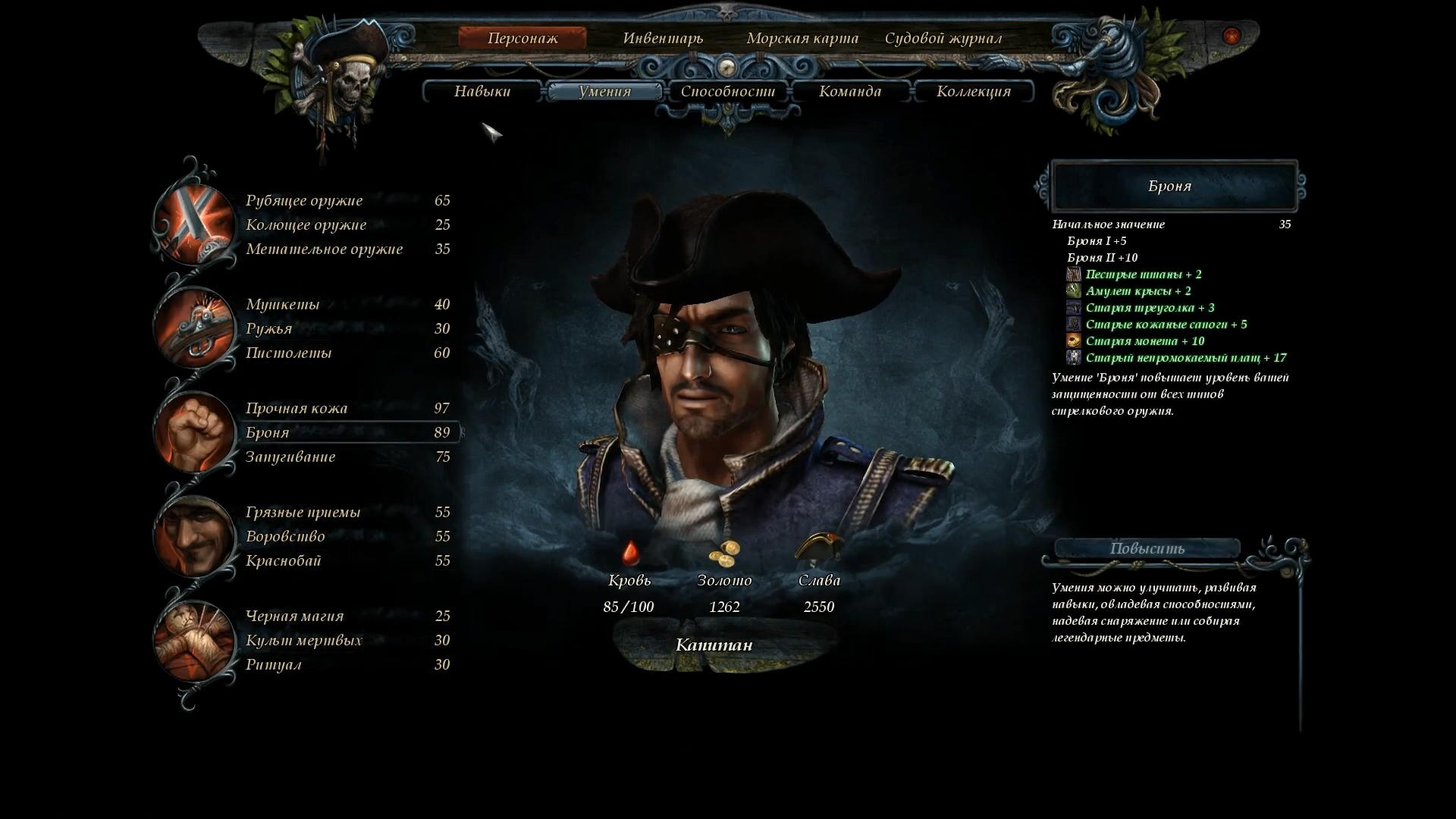Click the voodoo doll category icon
This screenshot has height=819, width=1456.
194,640
